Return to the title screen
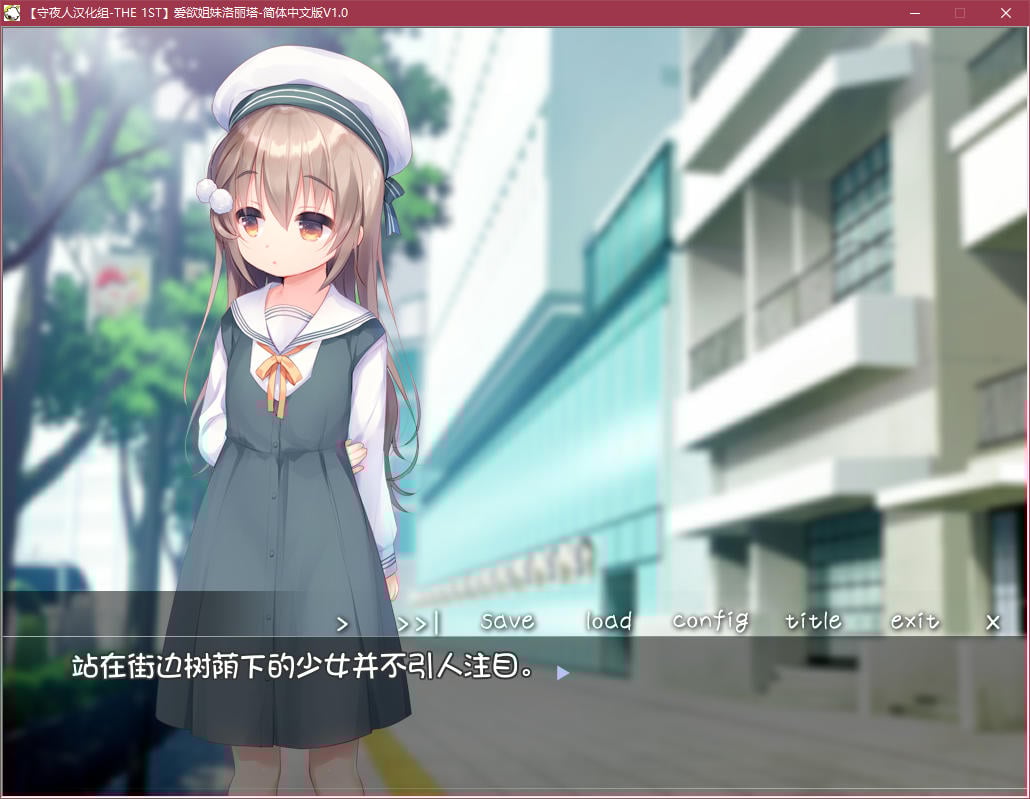The height and width of the screenshot is (799, 1030). (x=813, y=621)
